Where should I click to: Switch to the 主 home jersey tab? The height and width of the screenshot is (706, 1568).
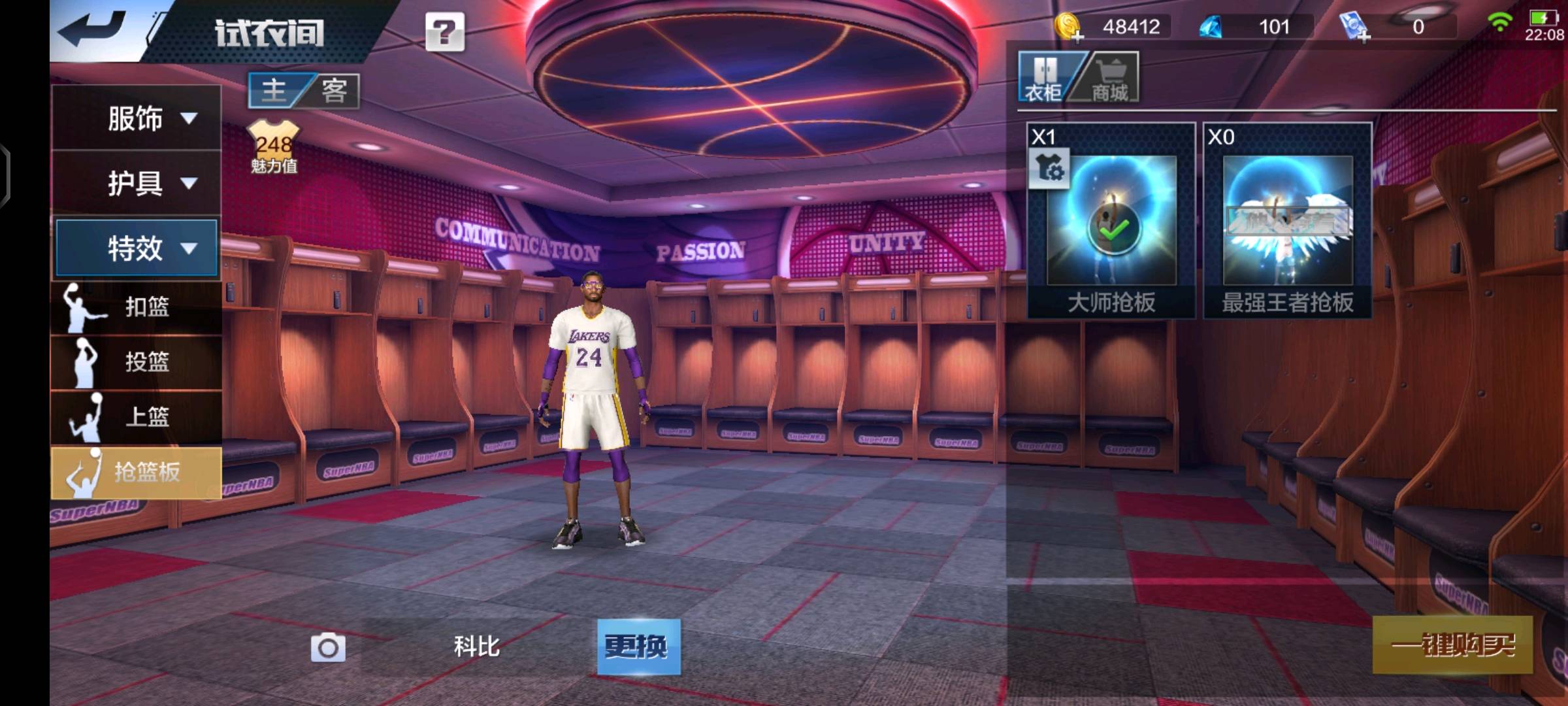click(274, 90)
